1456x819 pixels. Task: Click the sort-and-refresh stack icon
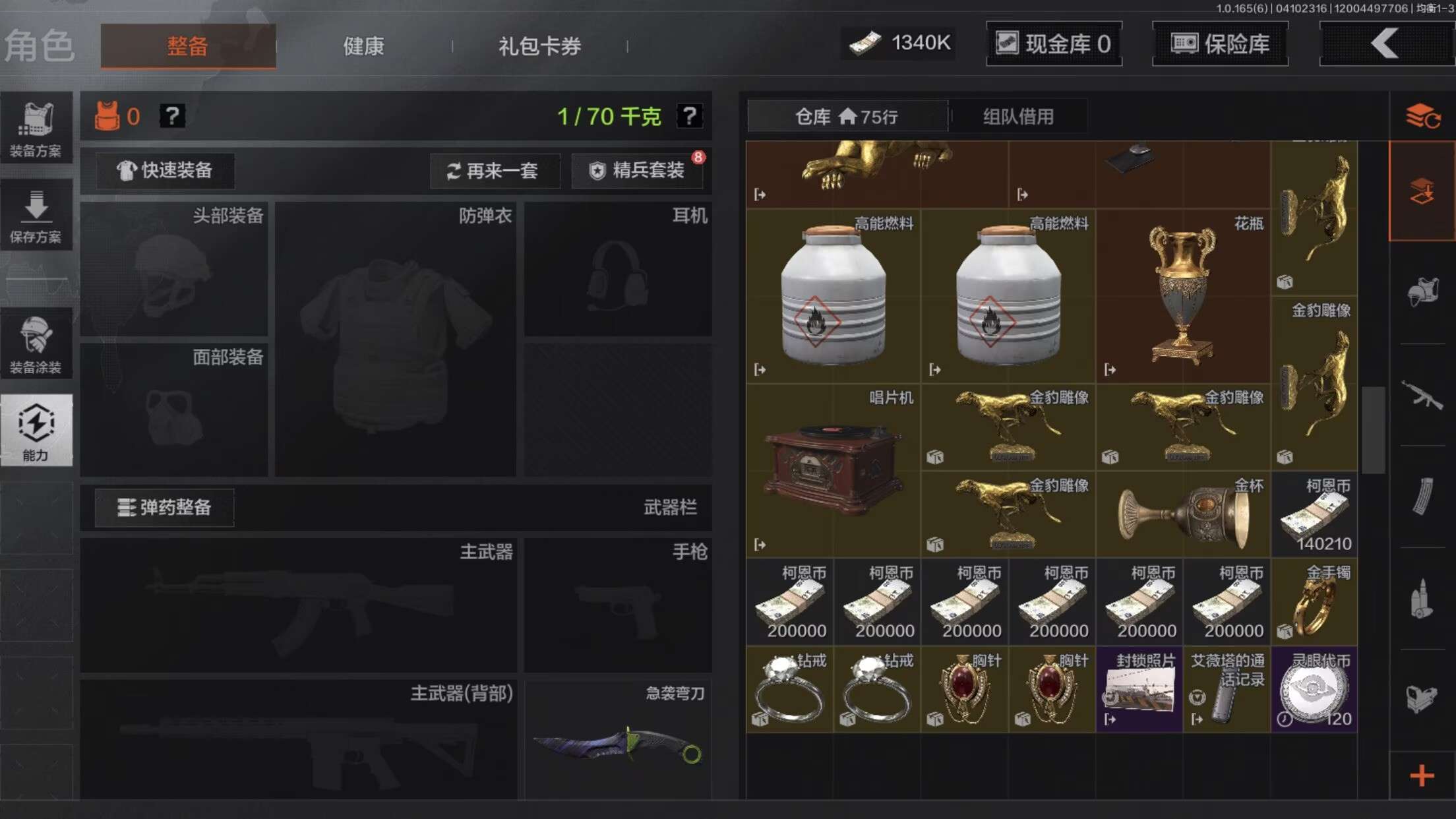pos(1424,117)
